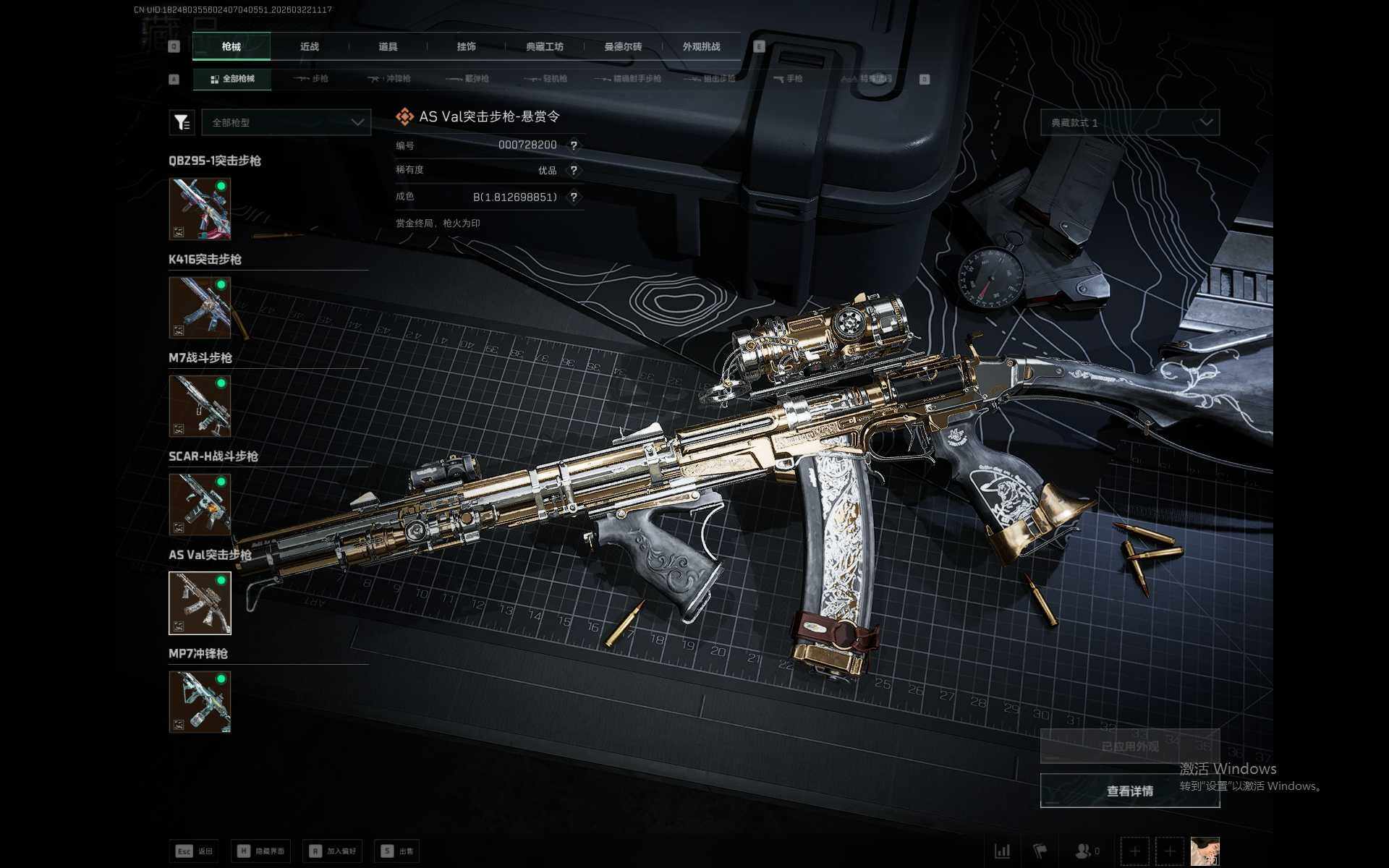Choose the MP7 submachine gun skin

tap(200, 702)
